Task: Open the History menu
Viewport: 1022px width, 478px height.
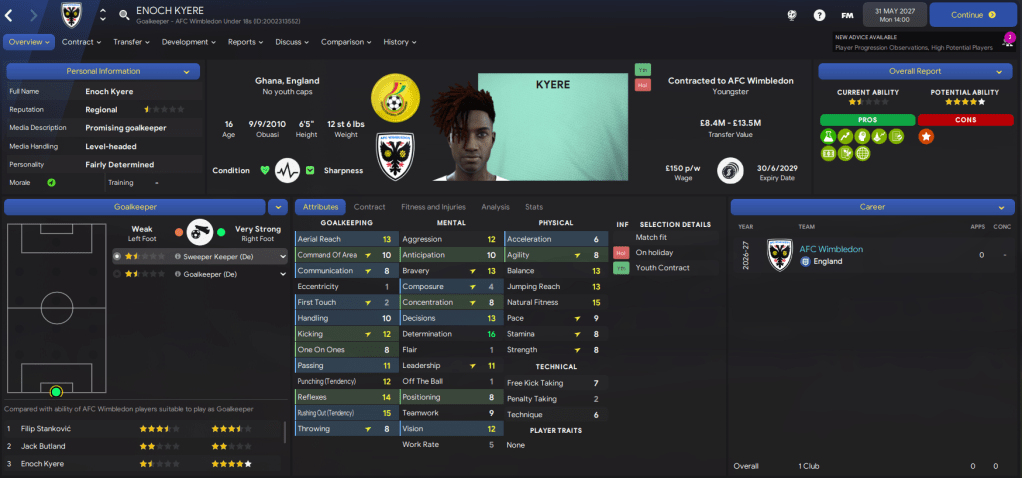Action: (x=399, y=42)
